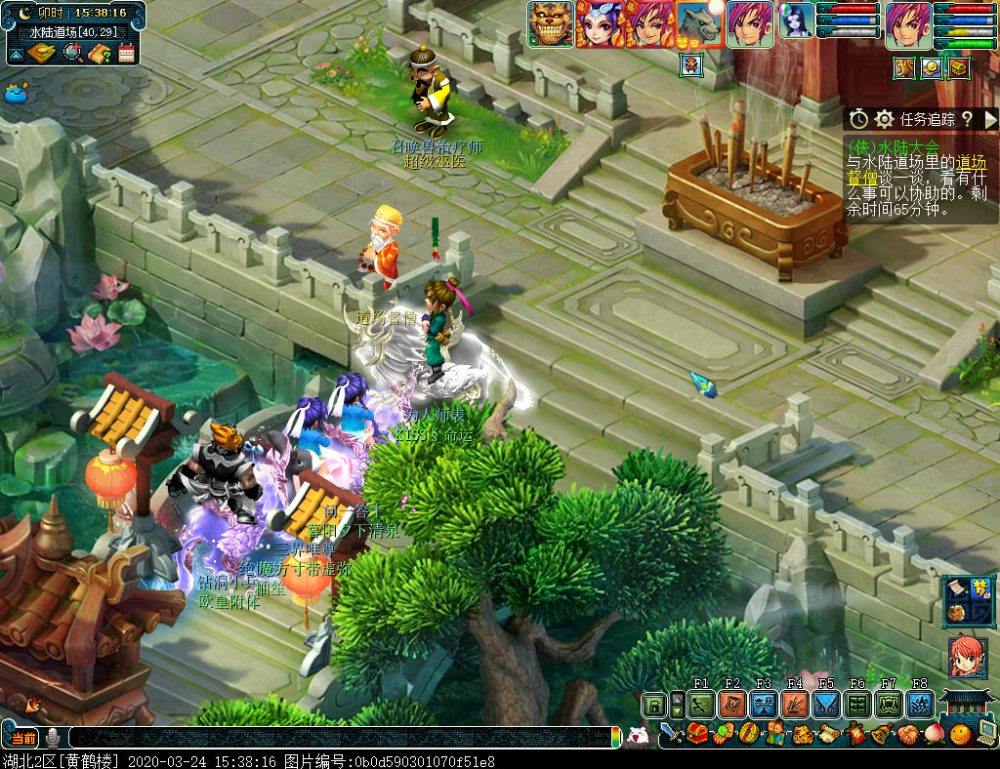Viewport: 1000px width, 769px height.
Task: Use the F8 blue skill slot
Action: (x=919, y=705)
